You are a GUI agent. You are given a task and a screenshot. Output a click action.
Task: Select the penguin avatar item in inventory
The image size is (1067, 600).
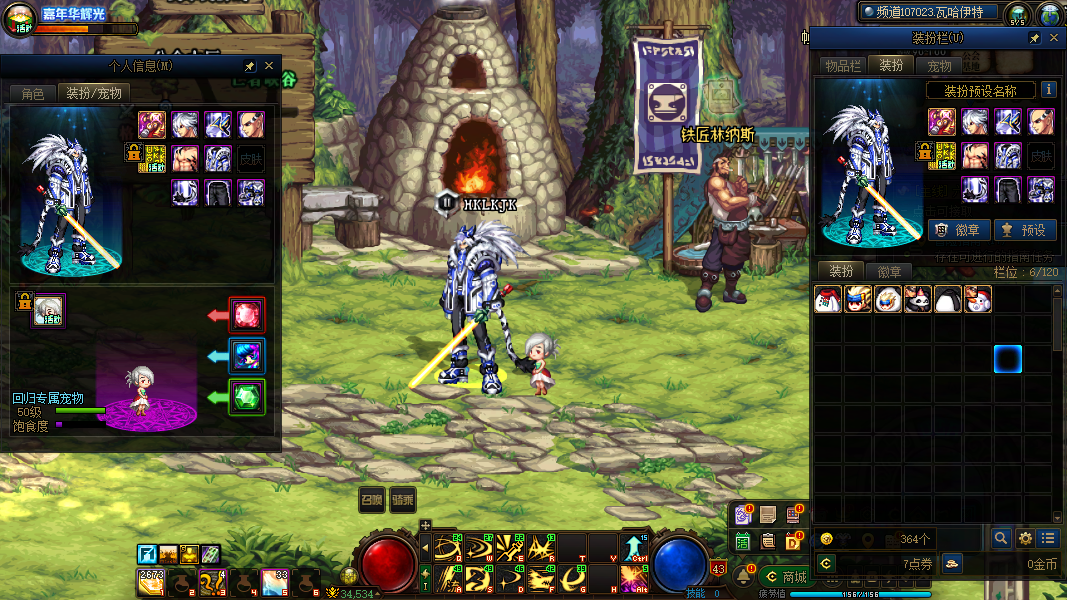point(948,299)
